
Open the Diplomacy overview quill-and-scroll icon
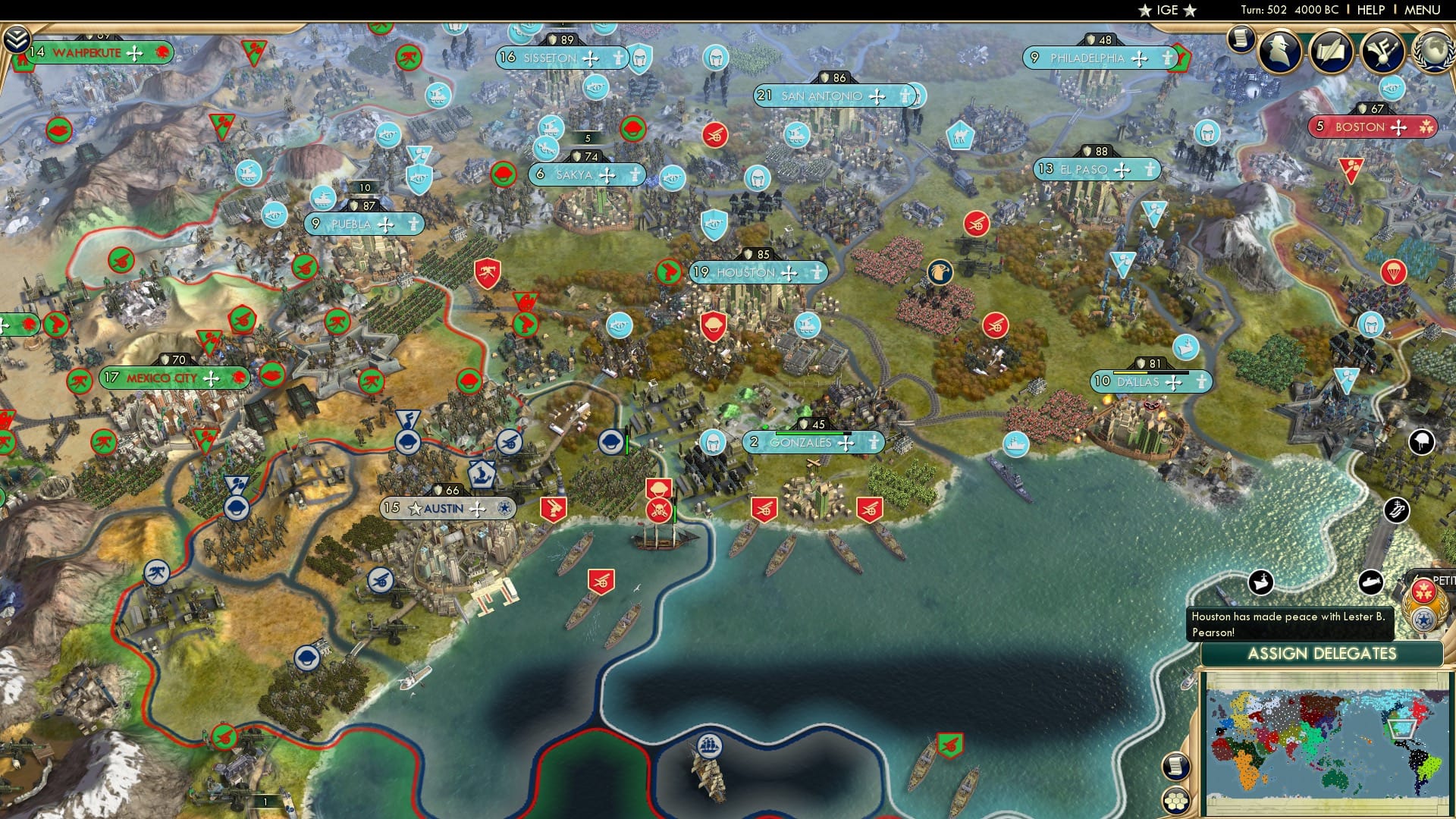1332,50
